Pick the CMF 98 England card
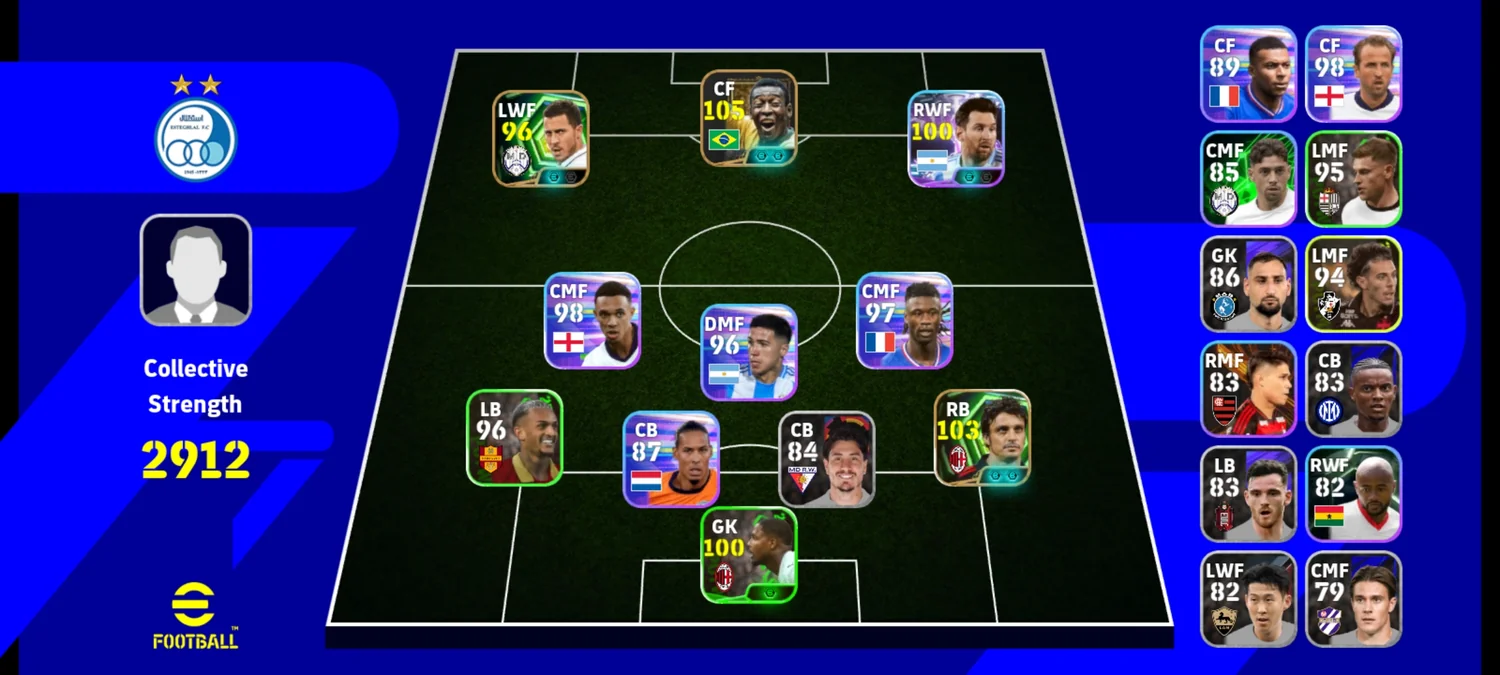Screen dimensions: 1500x675 [592, 321]
